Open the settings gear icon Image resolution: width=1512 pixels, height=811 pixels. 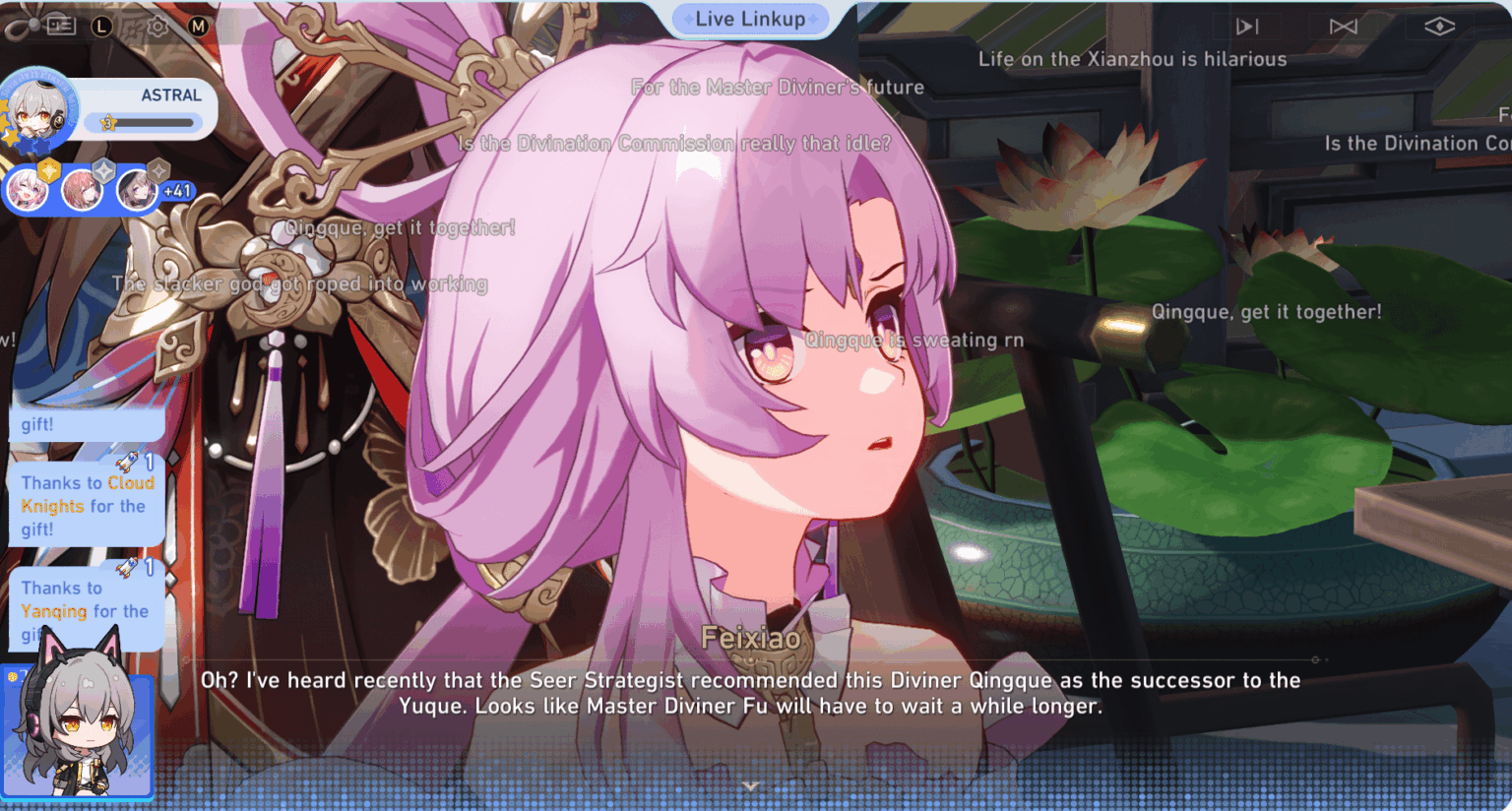click(157, 27)
